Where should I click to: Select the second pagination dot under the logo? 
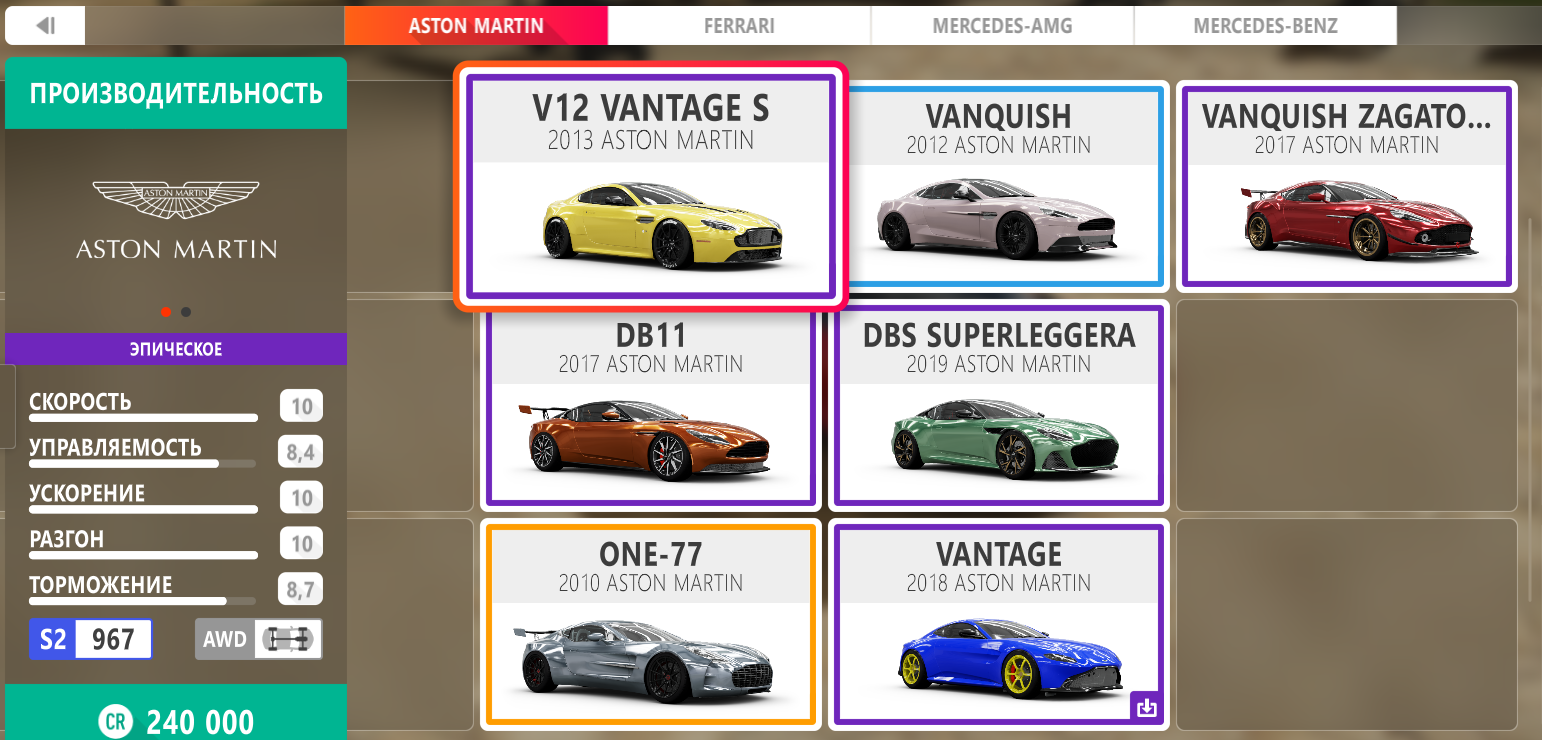tap(185, 311)
